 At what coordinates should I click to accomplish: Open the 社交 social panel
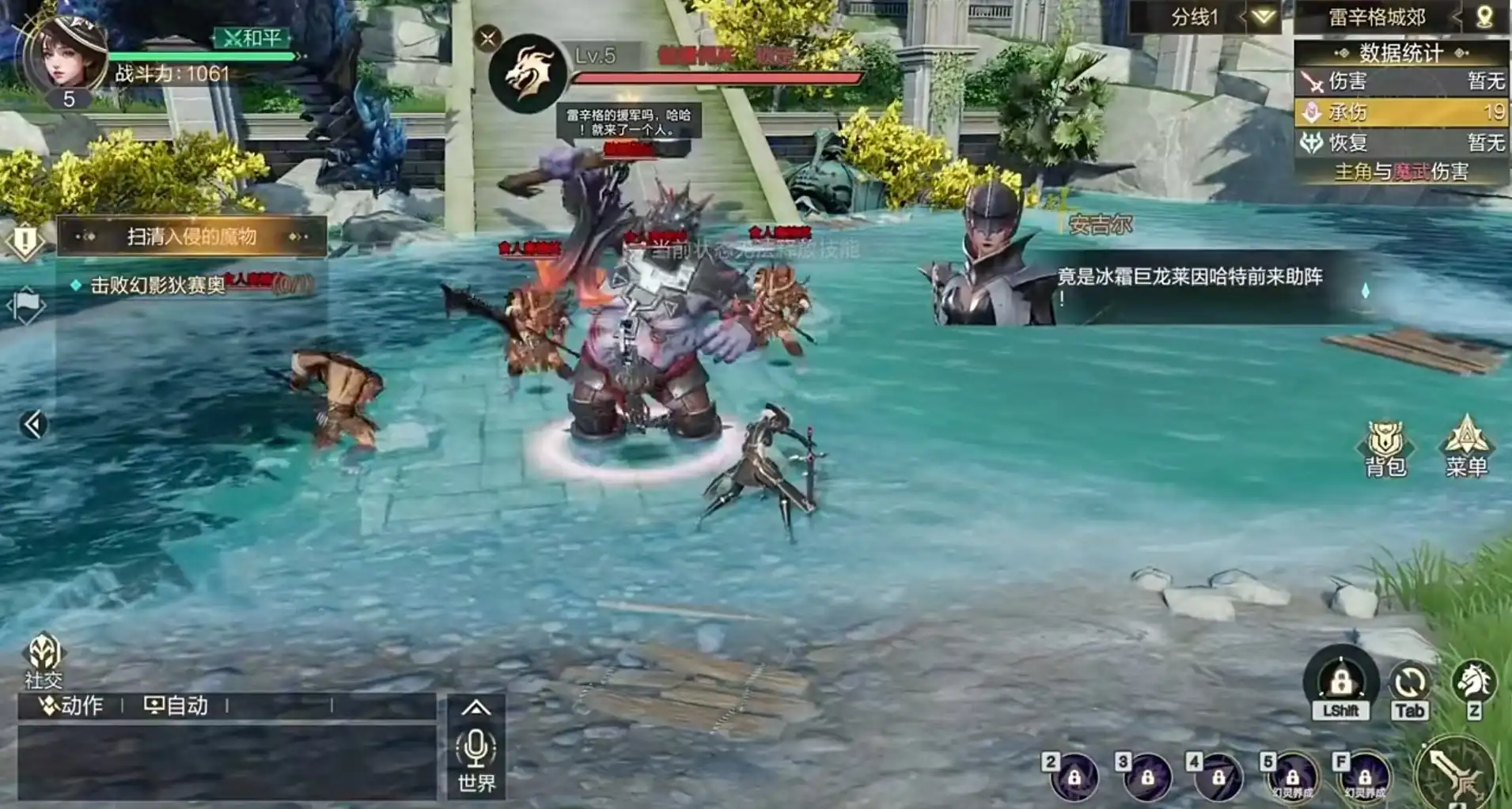pos(44,660)
